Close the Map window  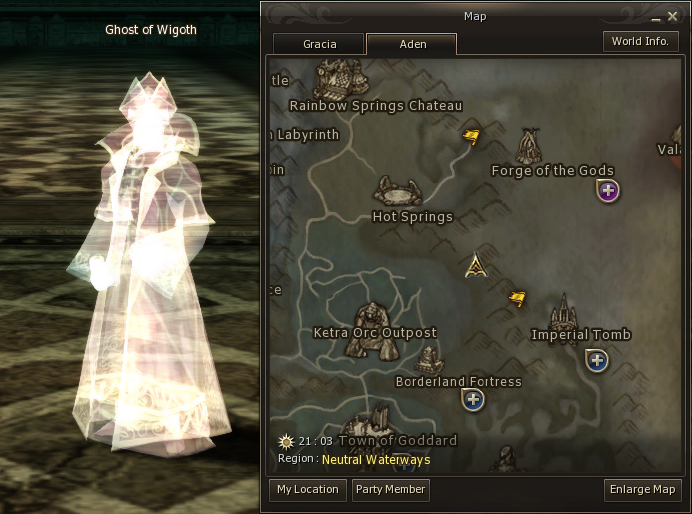pyautogui.click(x=673, y=16)
